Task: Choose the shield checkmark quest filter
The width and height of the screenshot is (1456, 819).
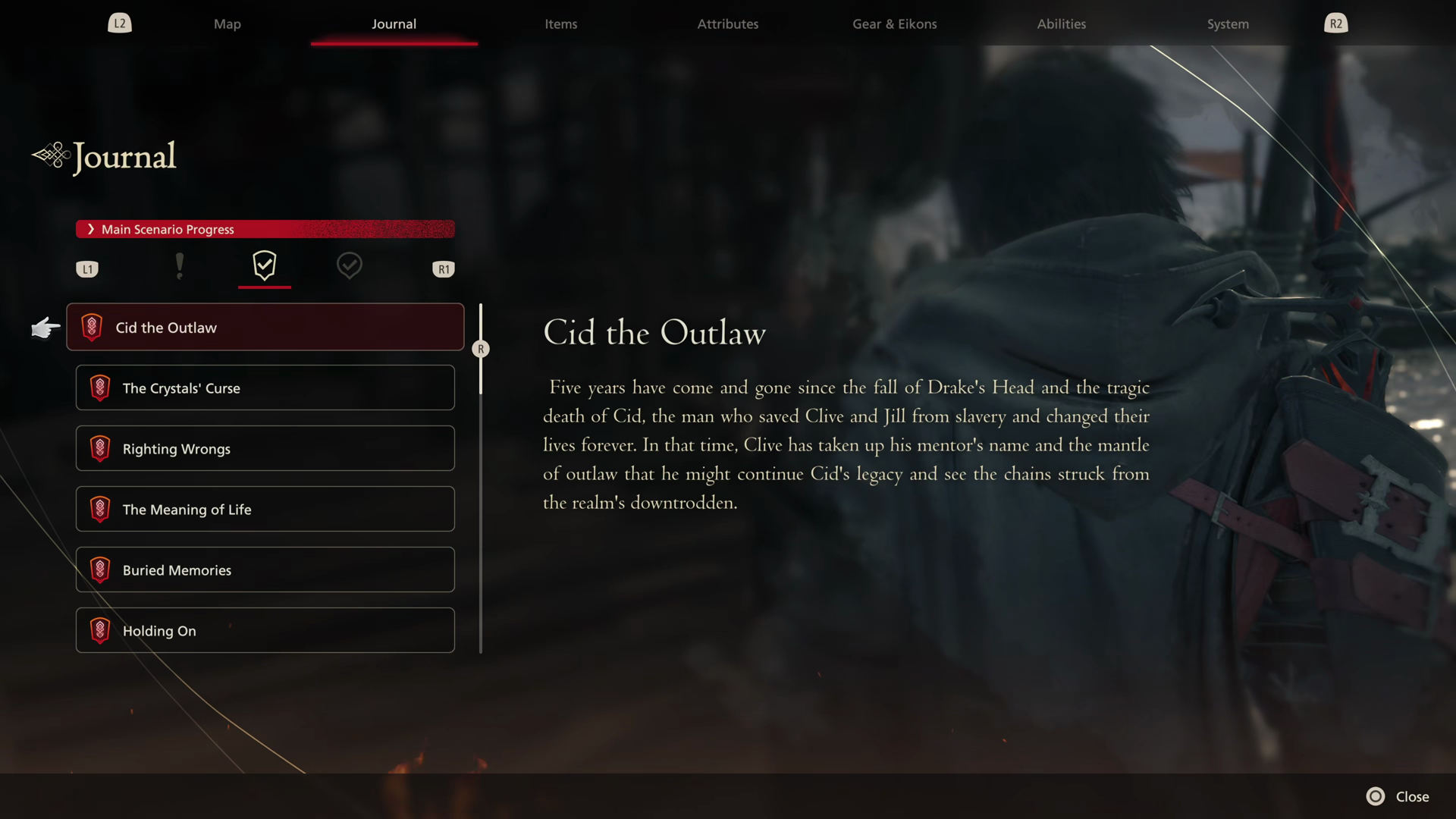Action: click(264, 265)
